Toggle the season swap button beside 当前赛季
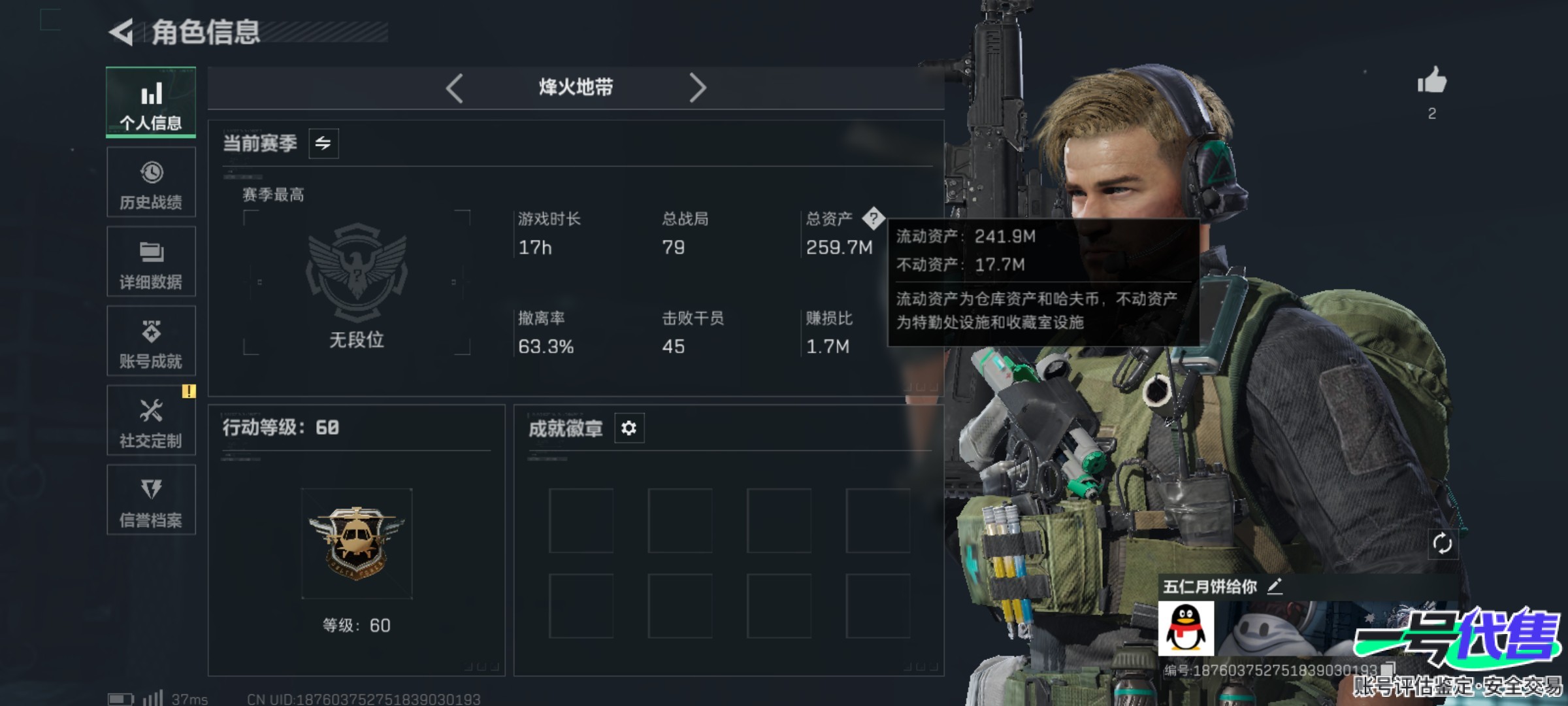This screenshot has width=1568, height=706. pos(323,143)
